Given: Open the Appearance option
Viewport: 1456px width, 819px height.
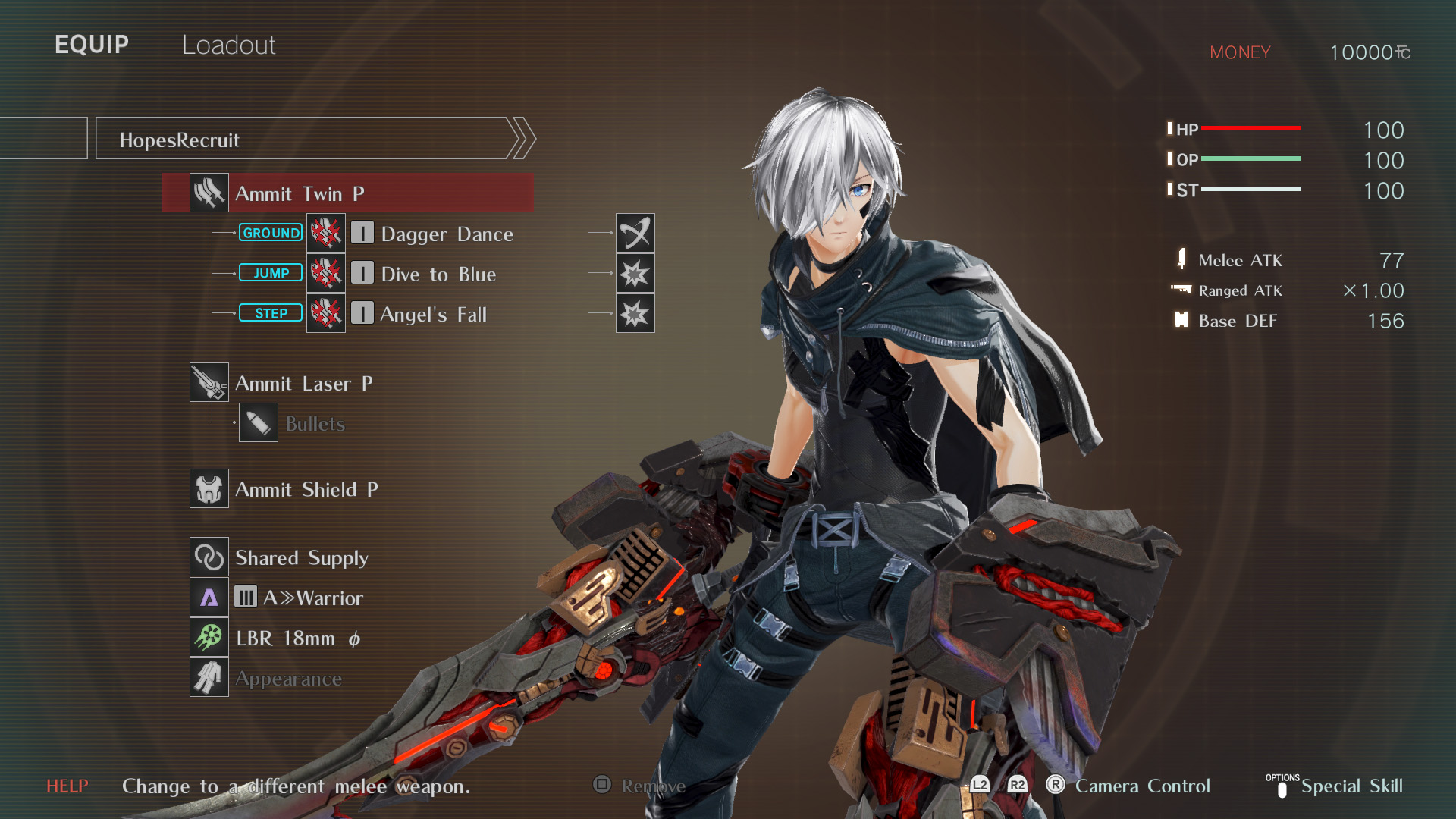Looking at the screenshot, I should pos(287,679).
